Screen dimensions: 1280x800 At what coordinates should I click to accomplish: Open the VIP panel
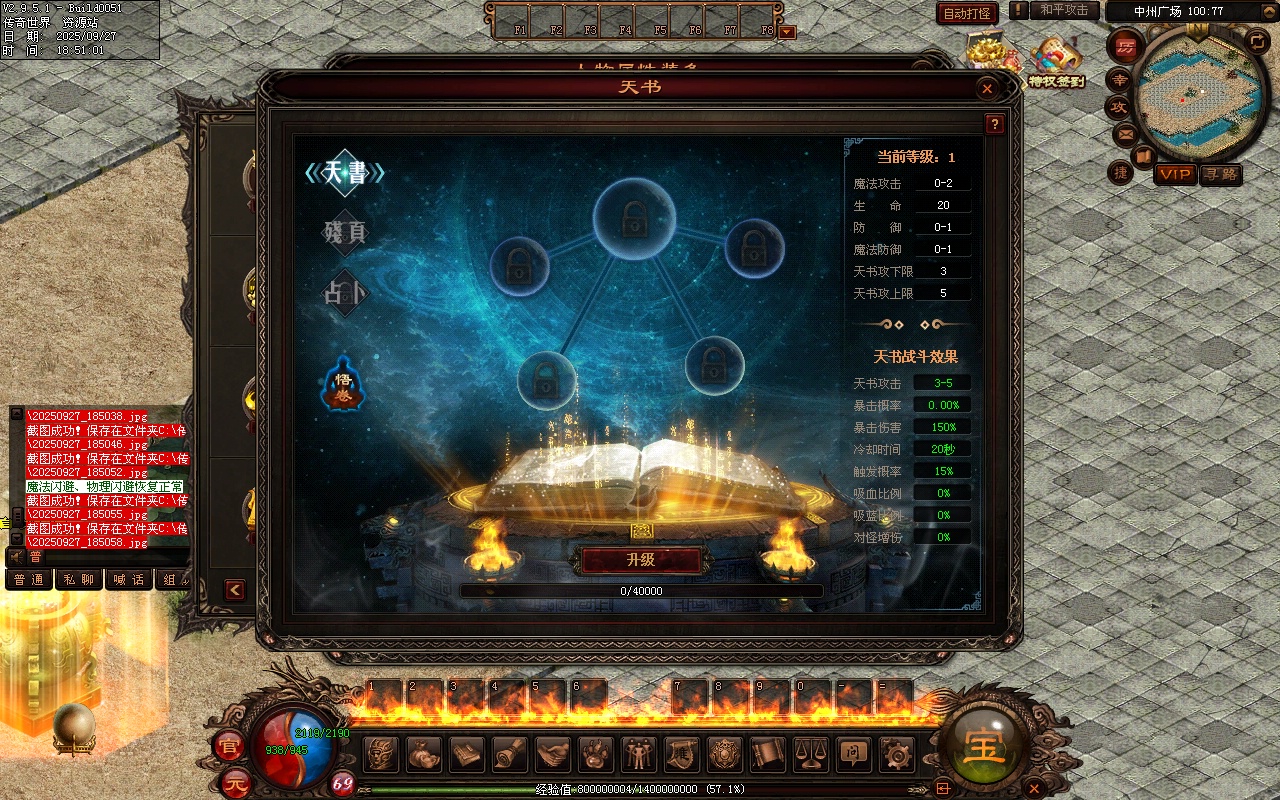(x=1175, y=174)
